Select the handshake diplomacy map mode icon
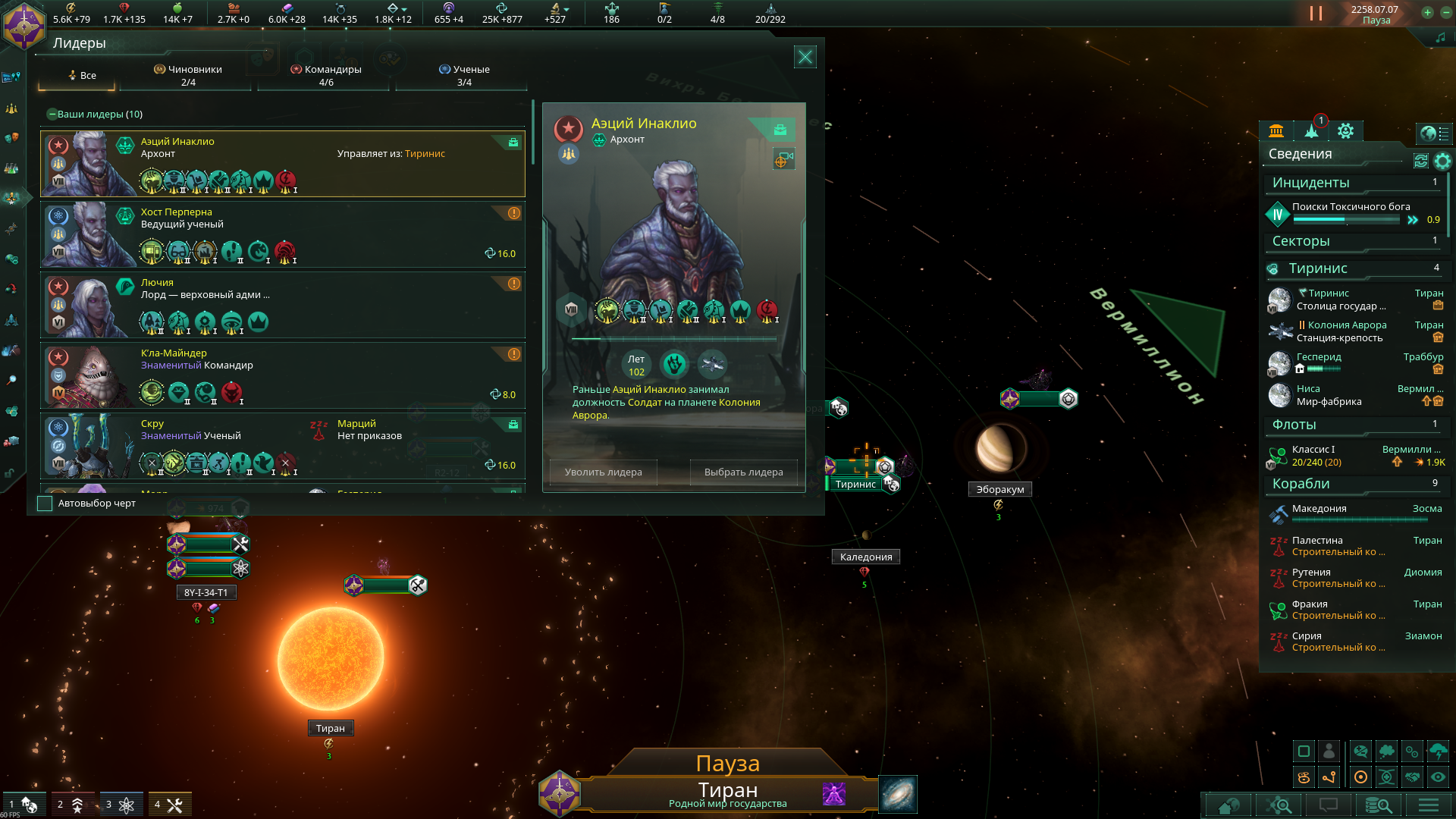The height and width of the screenshot is (819, 1456). point(1413,777)
